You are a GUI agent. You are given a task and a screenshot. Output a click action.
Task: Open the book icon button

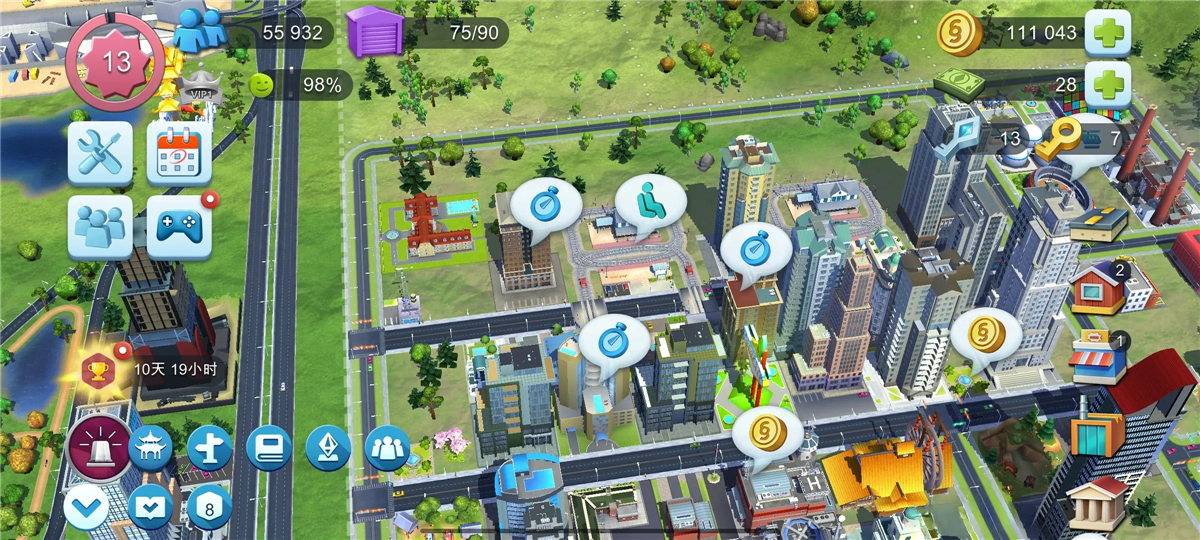[x=268, y=448]
